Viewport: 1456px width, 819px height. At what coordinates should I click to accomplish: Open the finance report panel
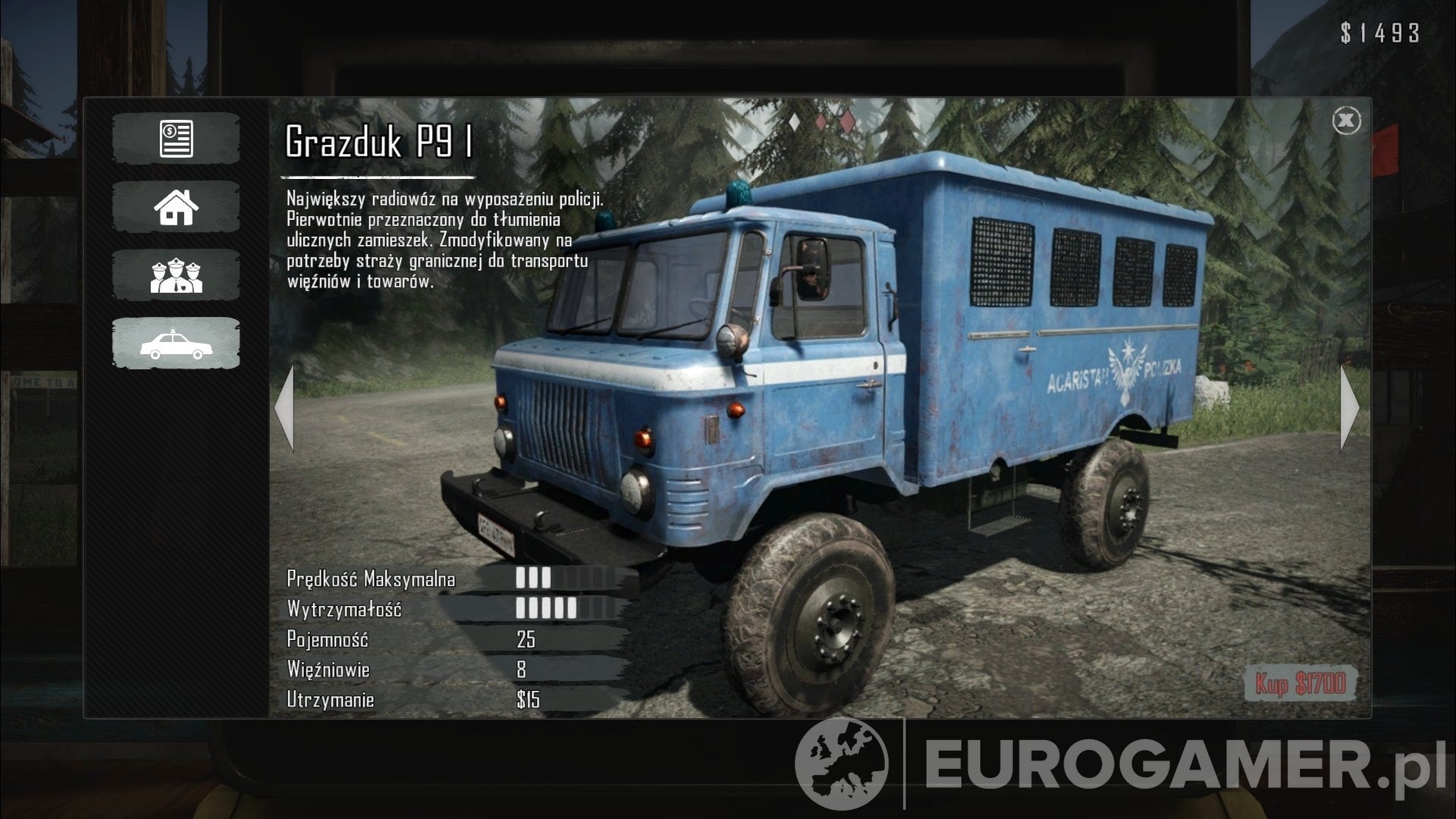[175, 138]
